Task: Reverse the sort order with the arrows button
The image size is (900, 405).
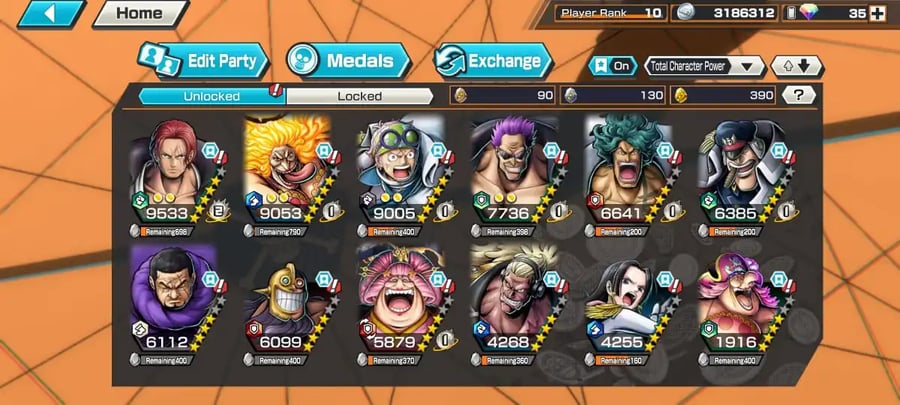Action: pos(797,66)
